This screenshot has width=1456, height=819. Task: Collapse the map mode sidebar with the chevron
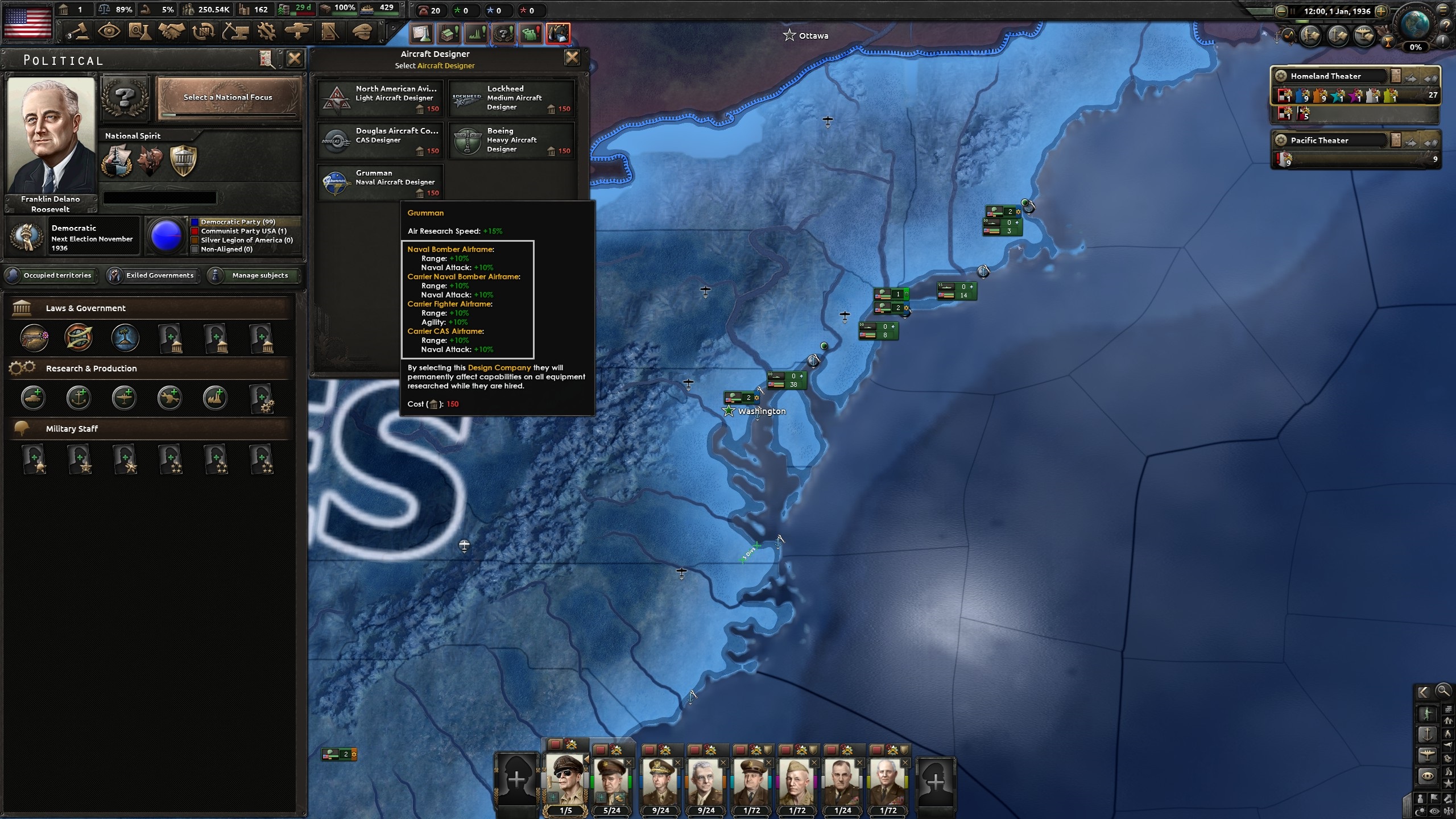click(x=1424, y=691)
